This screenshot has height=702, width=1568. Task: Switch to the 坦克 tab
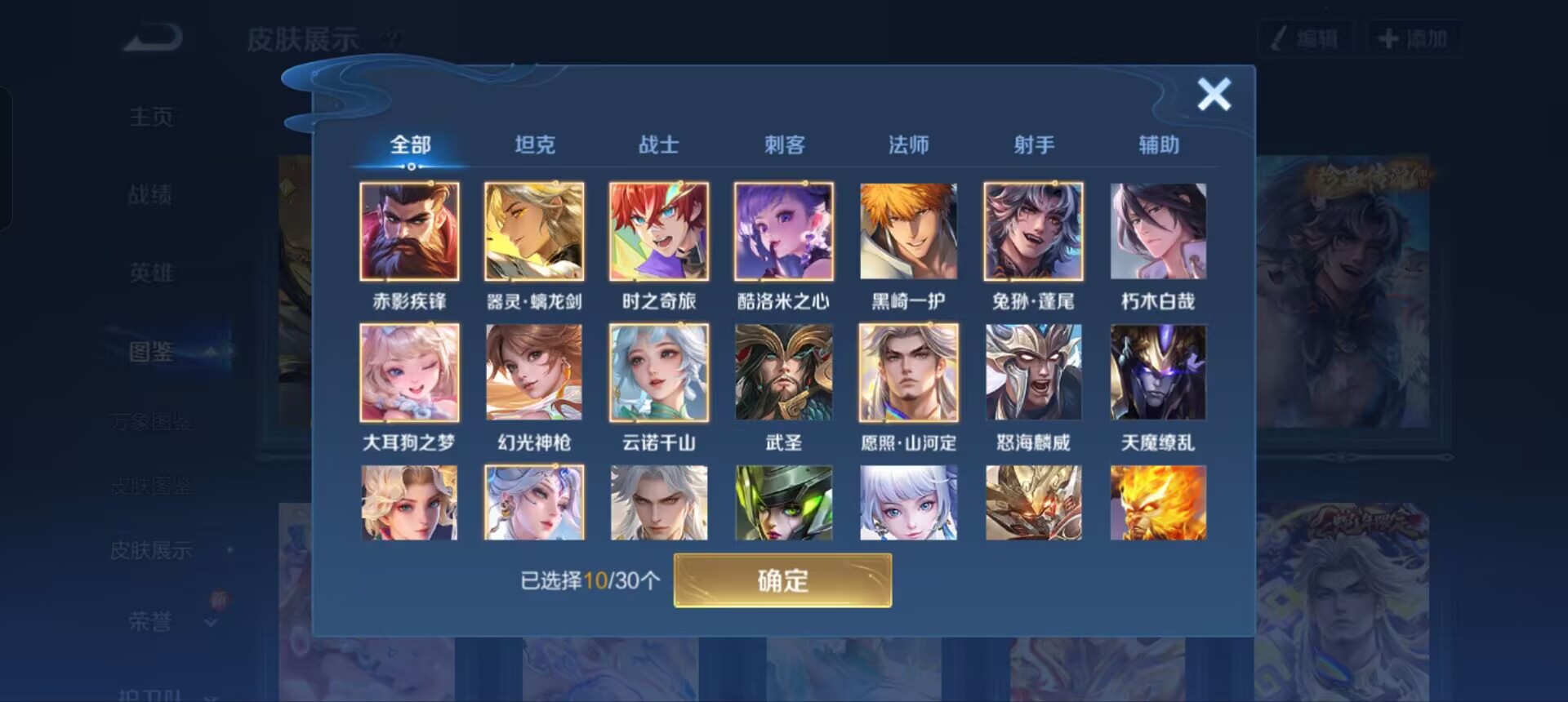(535, 144)
